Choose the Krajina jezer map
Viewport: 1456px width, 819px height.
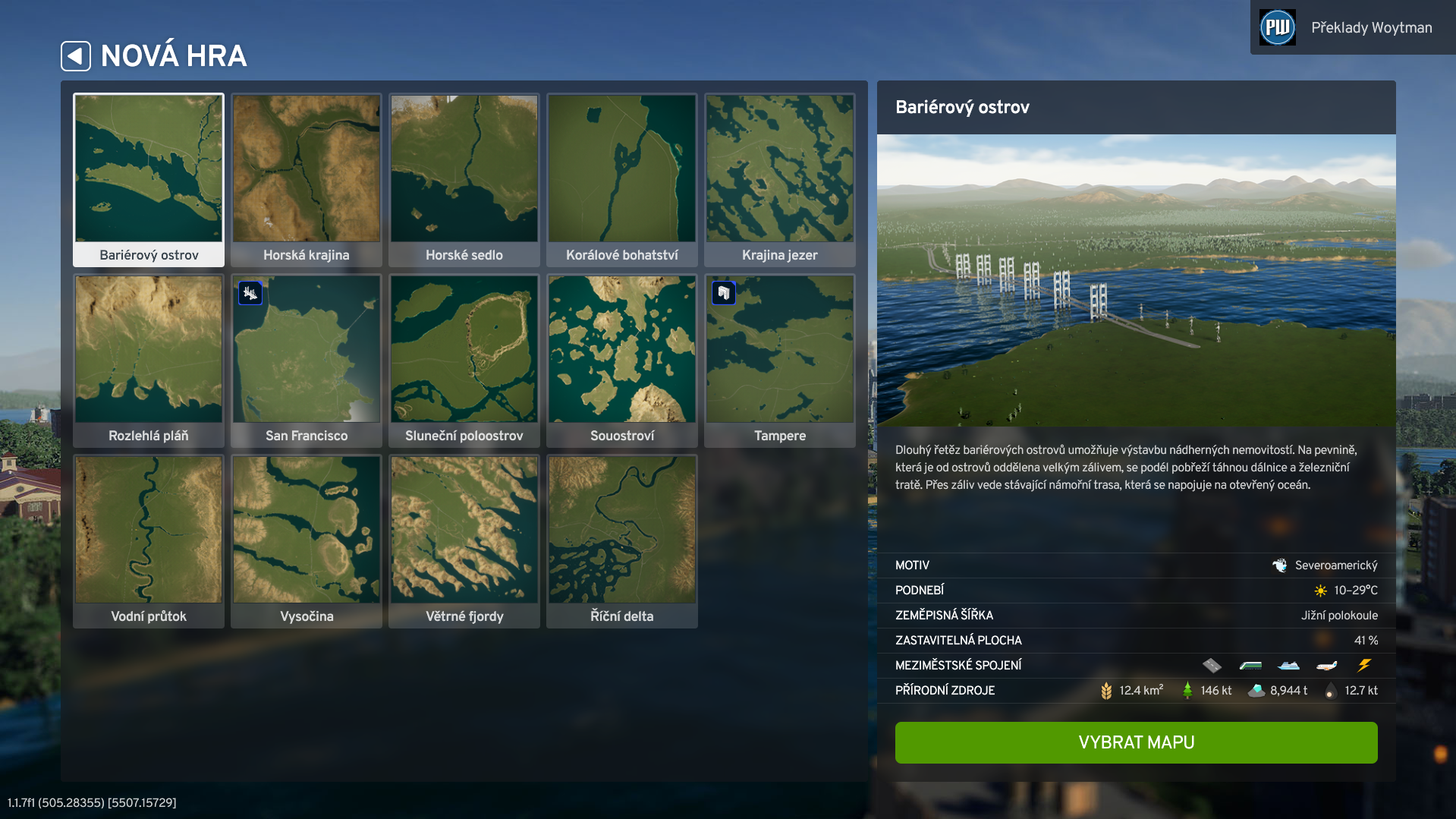[780, 179]
